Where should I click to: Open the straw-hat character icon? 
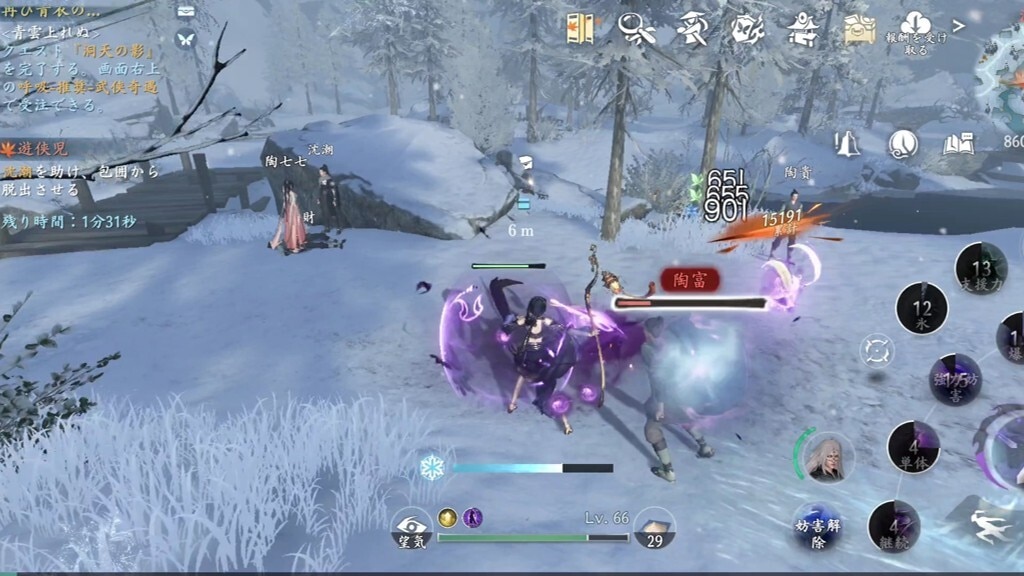tap(691, 29)
